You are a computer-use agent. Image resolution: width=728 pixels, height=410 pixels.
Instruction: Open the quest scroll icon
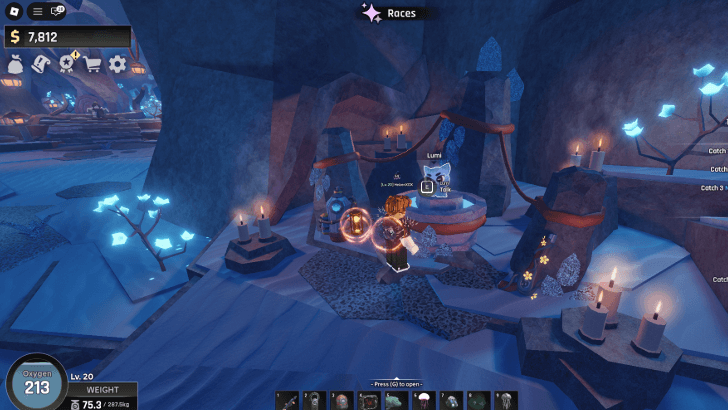click(42, 64)
